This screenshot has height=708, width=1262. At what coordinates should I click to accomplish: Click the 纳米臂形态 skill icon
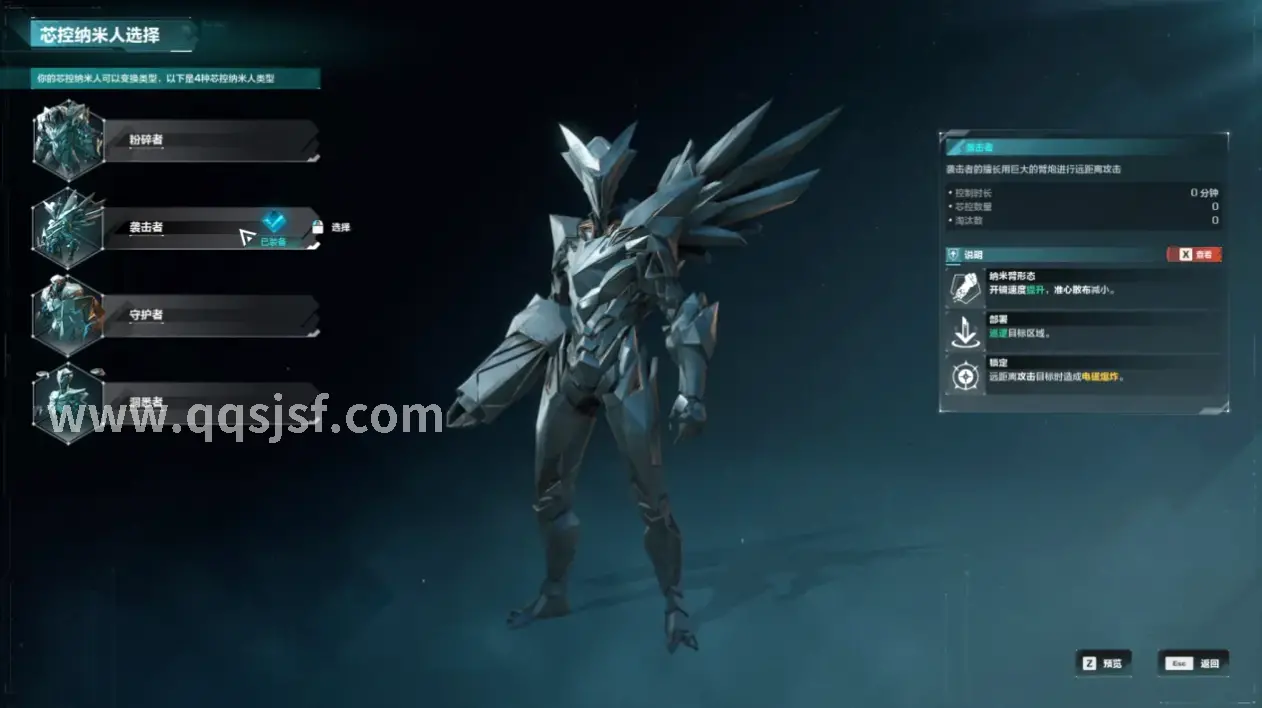[x=965, y=289]
